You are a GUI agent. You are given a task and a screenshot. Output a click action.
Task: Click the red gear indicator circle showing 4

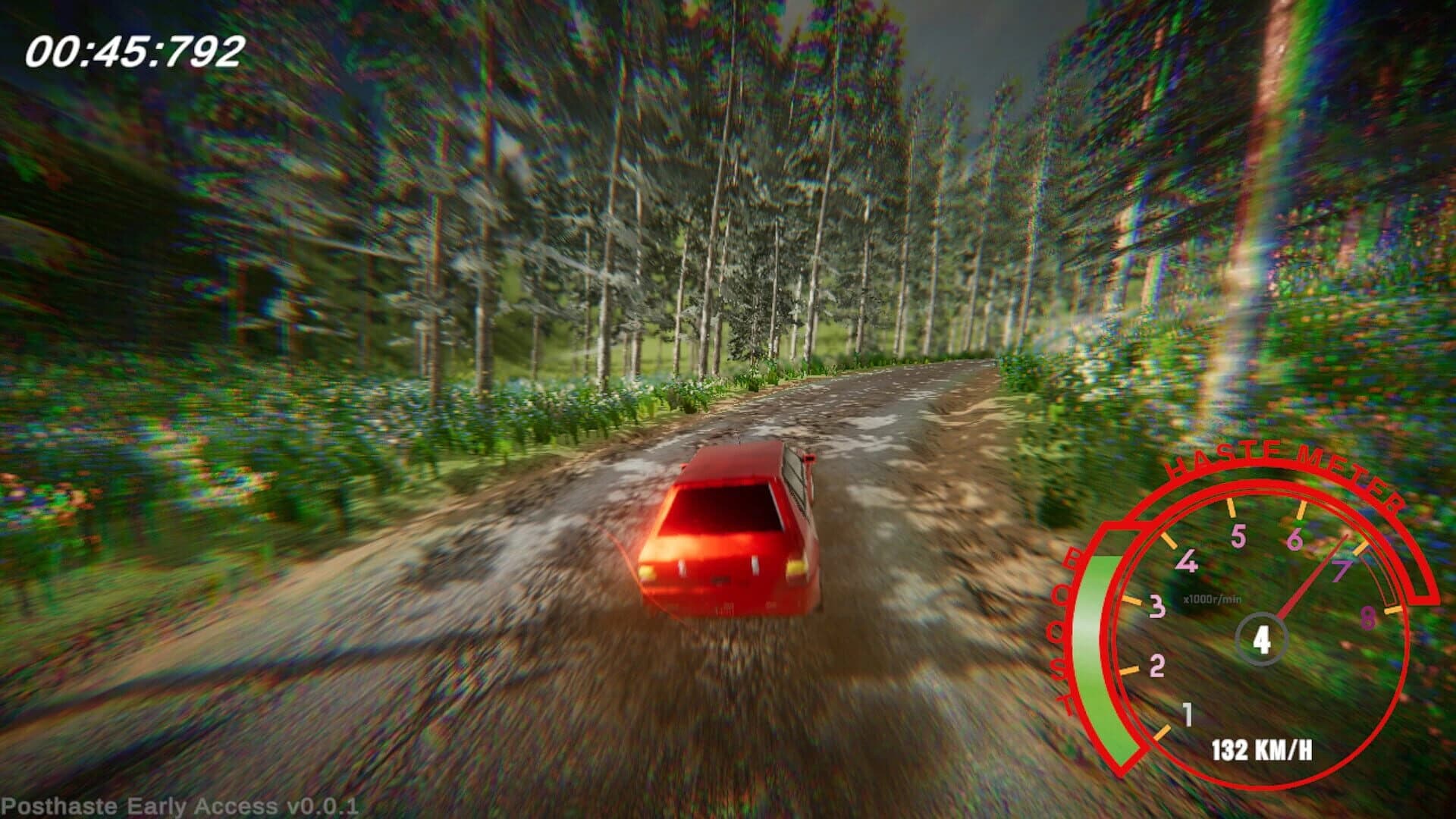(x=1261, y=641)
